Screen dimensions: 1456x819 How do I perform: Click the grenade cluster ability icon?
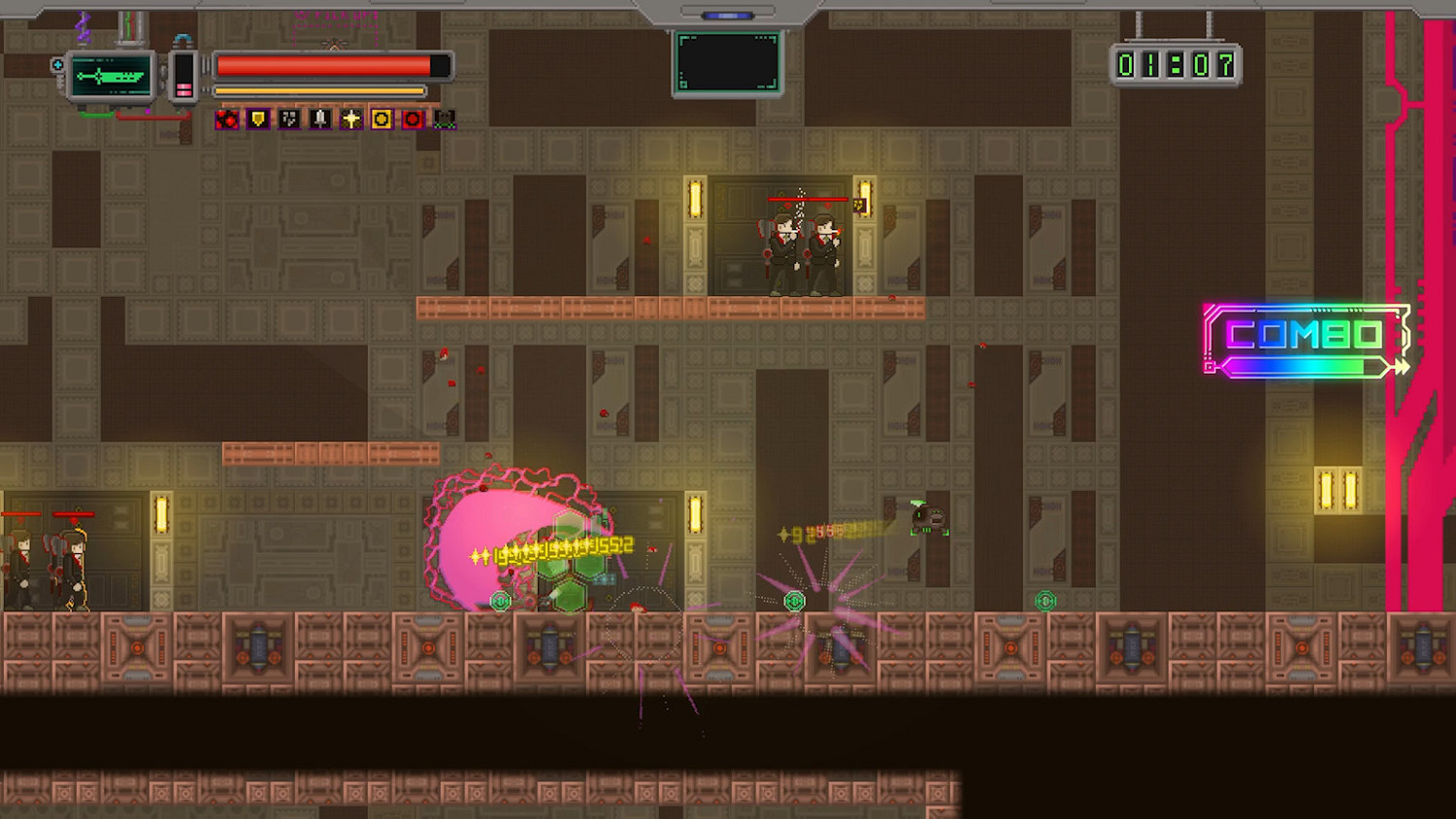pos(288,119)
